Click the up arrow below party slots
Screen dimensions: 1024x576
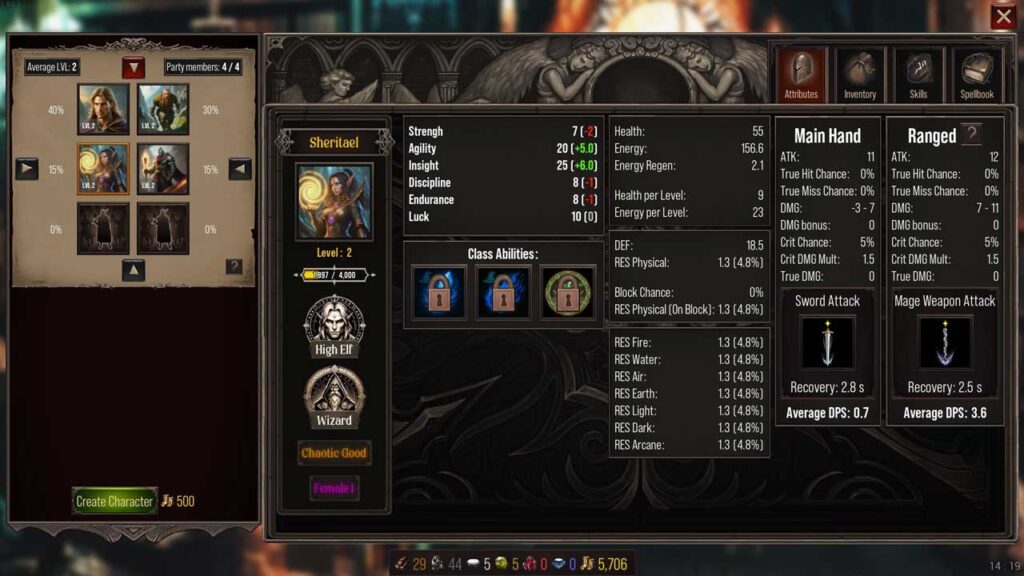pyautogui.click(x=134, y=269)
